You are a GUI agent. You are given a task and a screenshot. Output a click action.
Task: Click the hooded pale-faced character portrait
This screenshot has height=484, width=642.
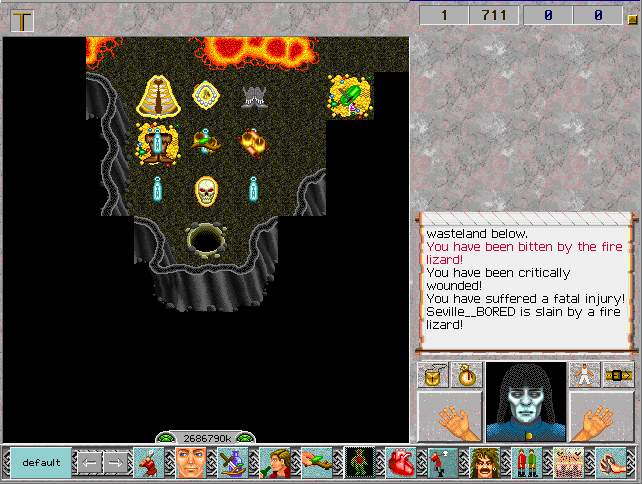[x=526, y=401]
